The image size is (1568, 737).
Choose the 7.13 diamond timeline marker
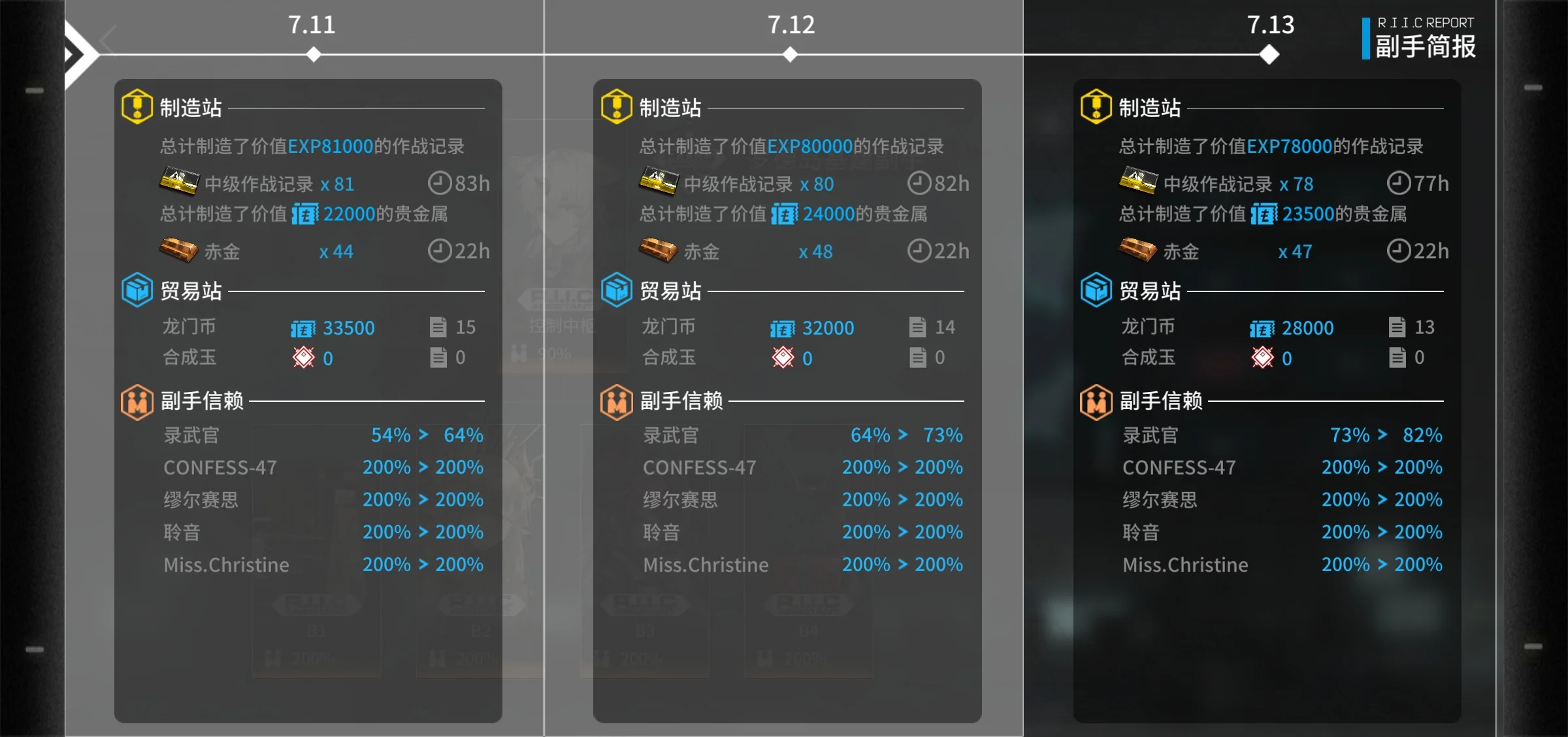coord(1269,54)
